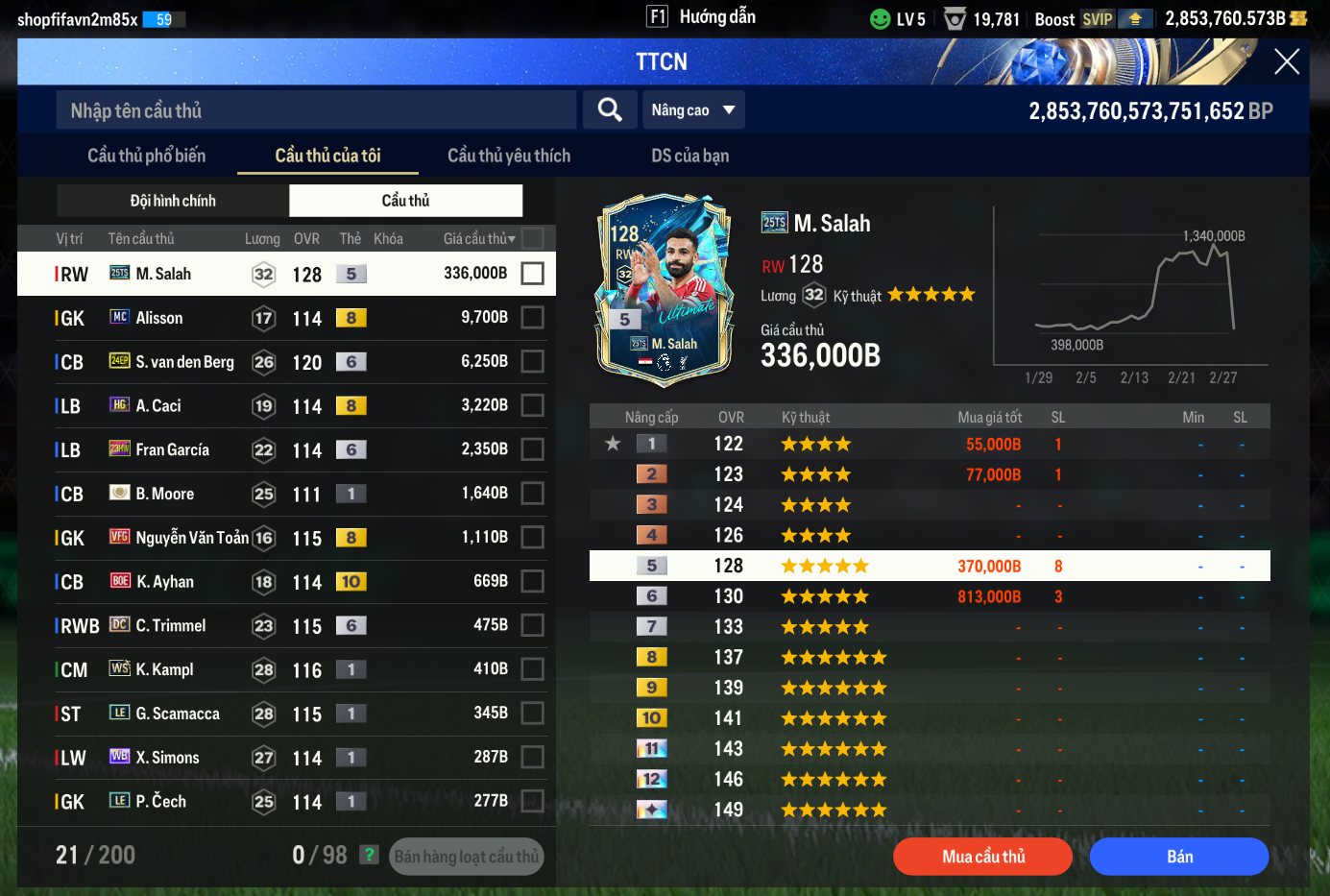Open the F1 Hướng dẫn guide
Screen dimensions: 1330x896
point(702,17)
